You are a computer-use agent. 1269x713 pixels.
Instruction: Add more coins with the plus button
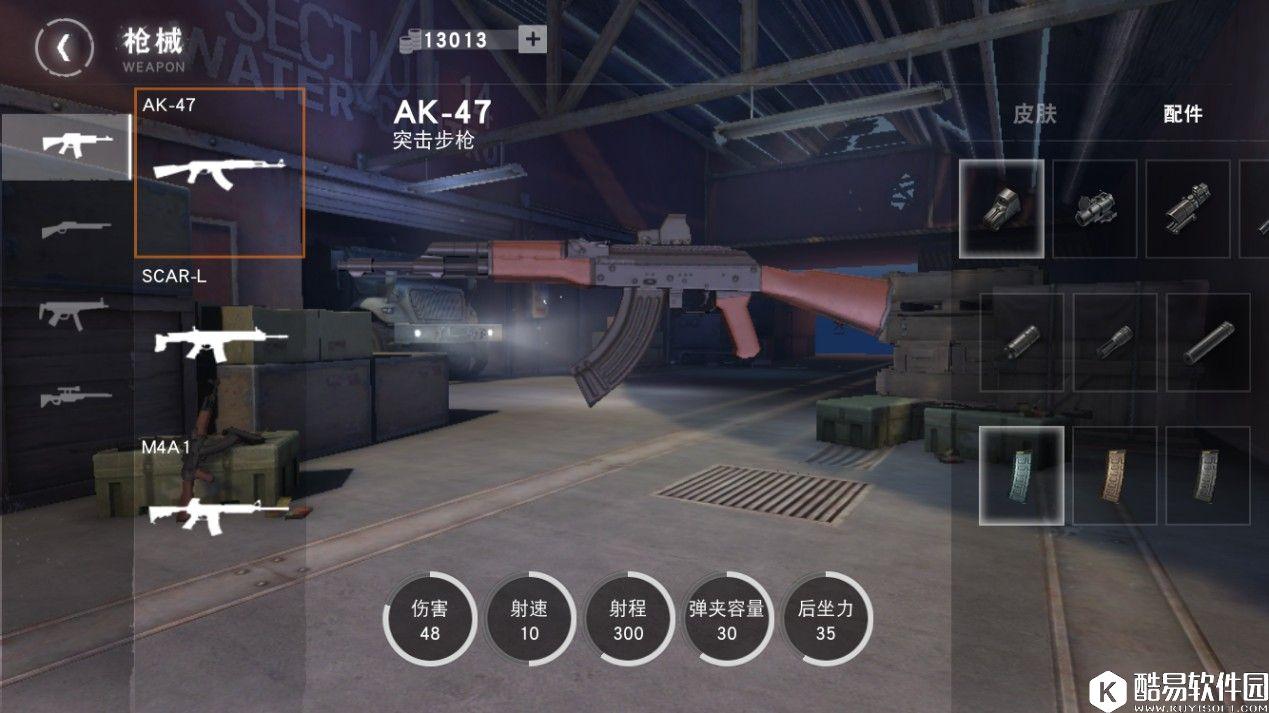532,39
